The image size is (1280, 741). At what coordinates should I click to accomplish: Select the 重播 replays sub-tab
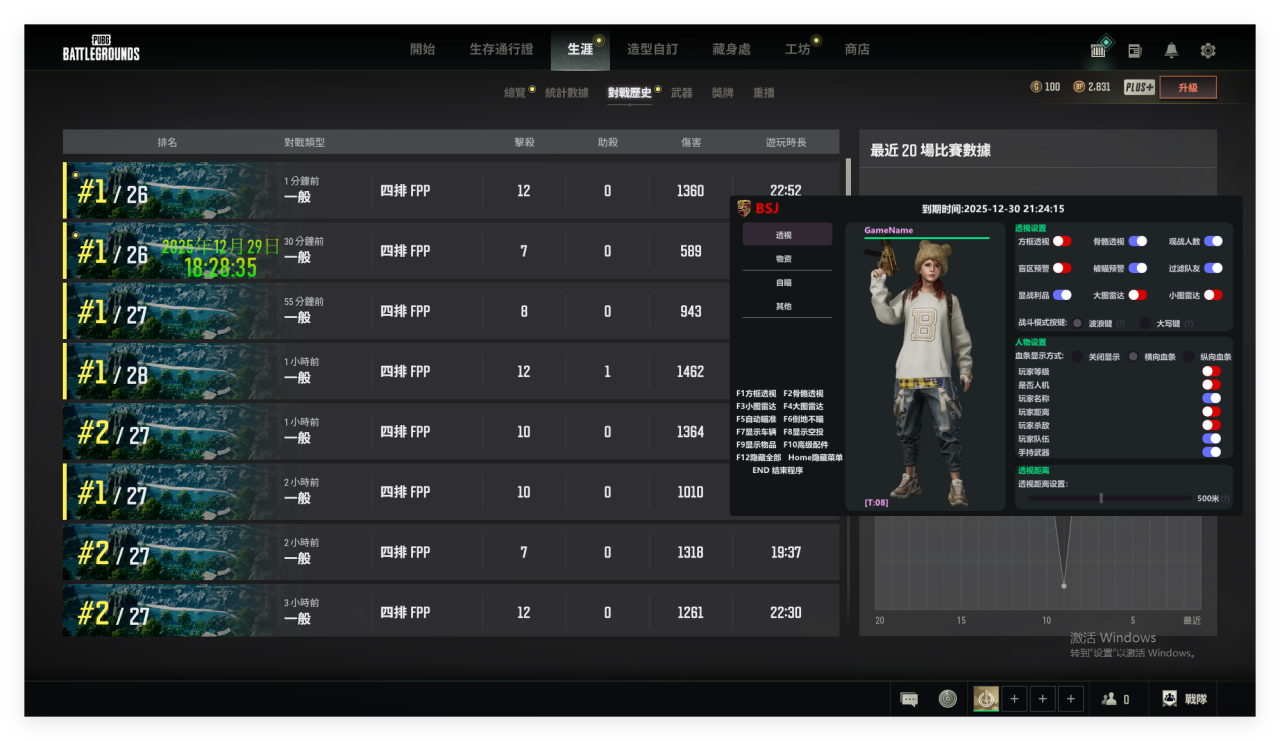click(764, 93)
